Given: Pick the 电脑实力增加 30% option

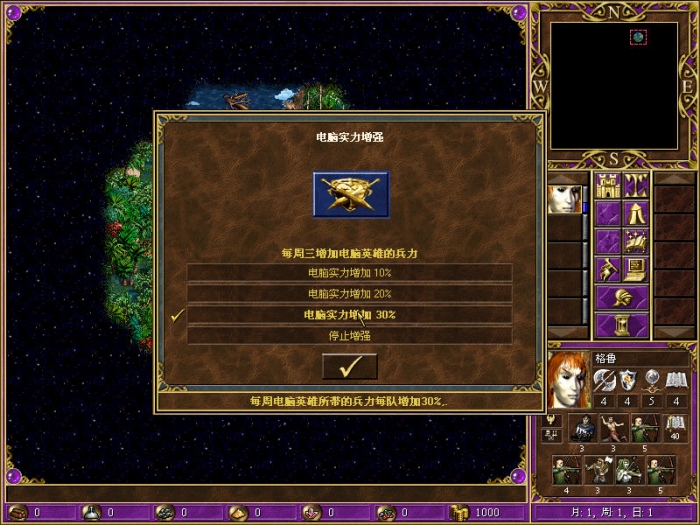Looking at the screenshot, I should pos(349,315).
